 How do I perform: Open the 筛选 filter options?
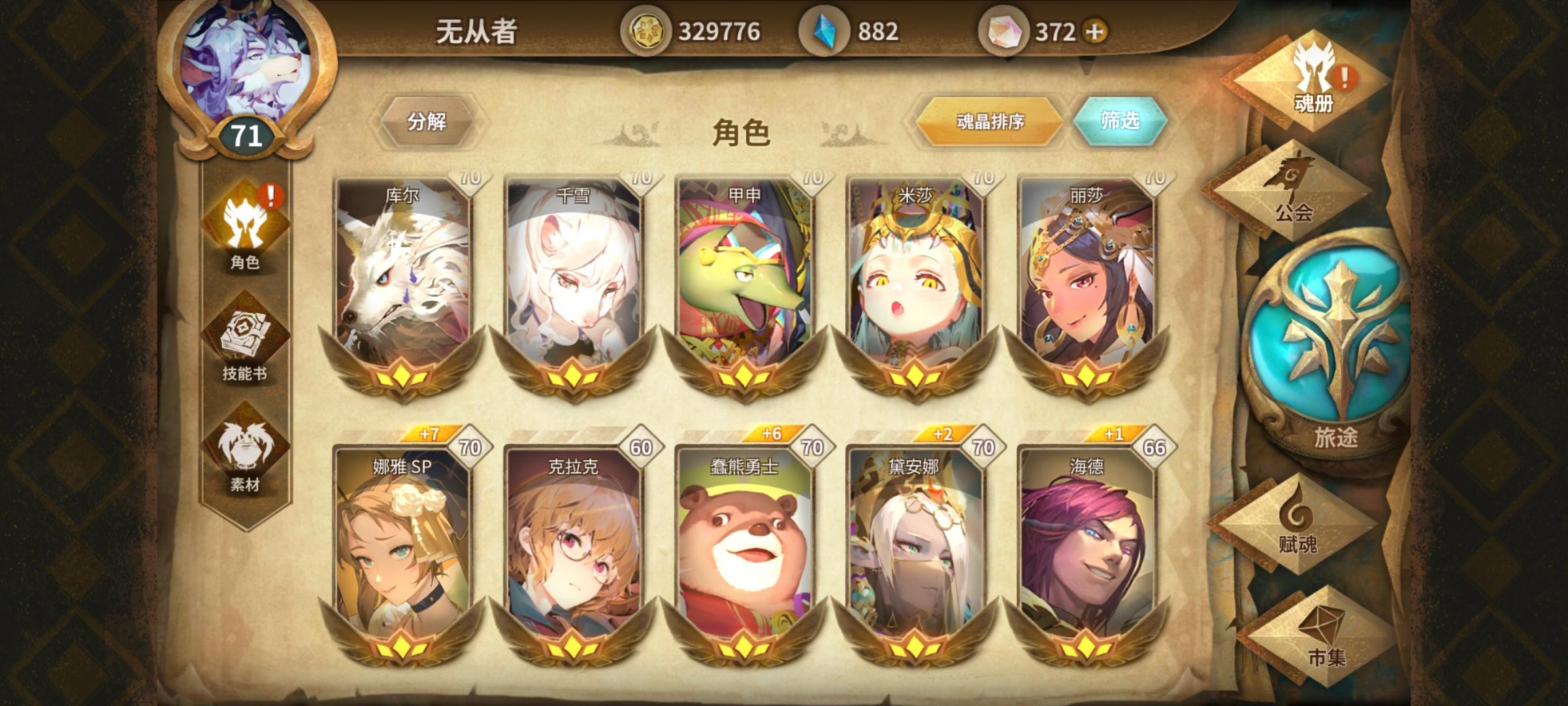tap(1121, 120)
